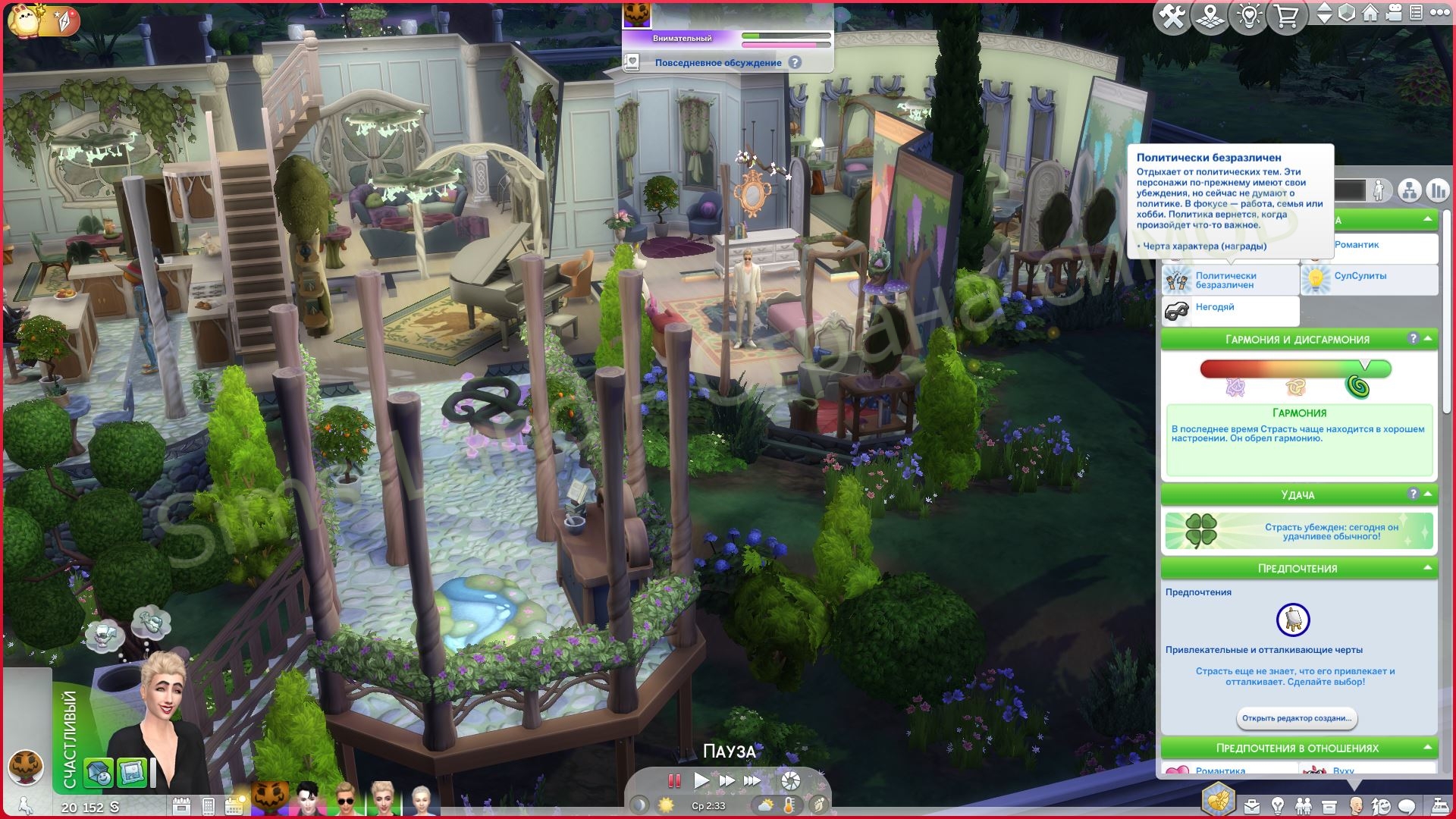Open the phone icon in the bottom bar
The width and height of the screenshot is (1456, 819).
pyautogui.click(x=208, y=805)
